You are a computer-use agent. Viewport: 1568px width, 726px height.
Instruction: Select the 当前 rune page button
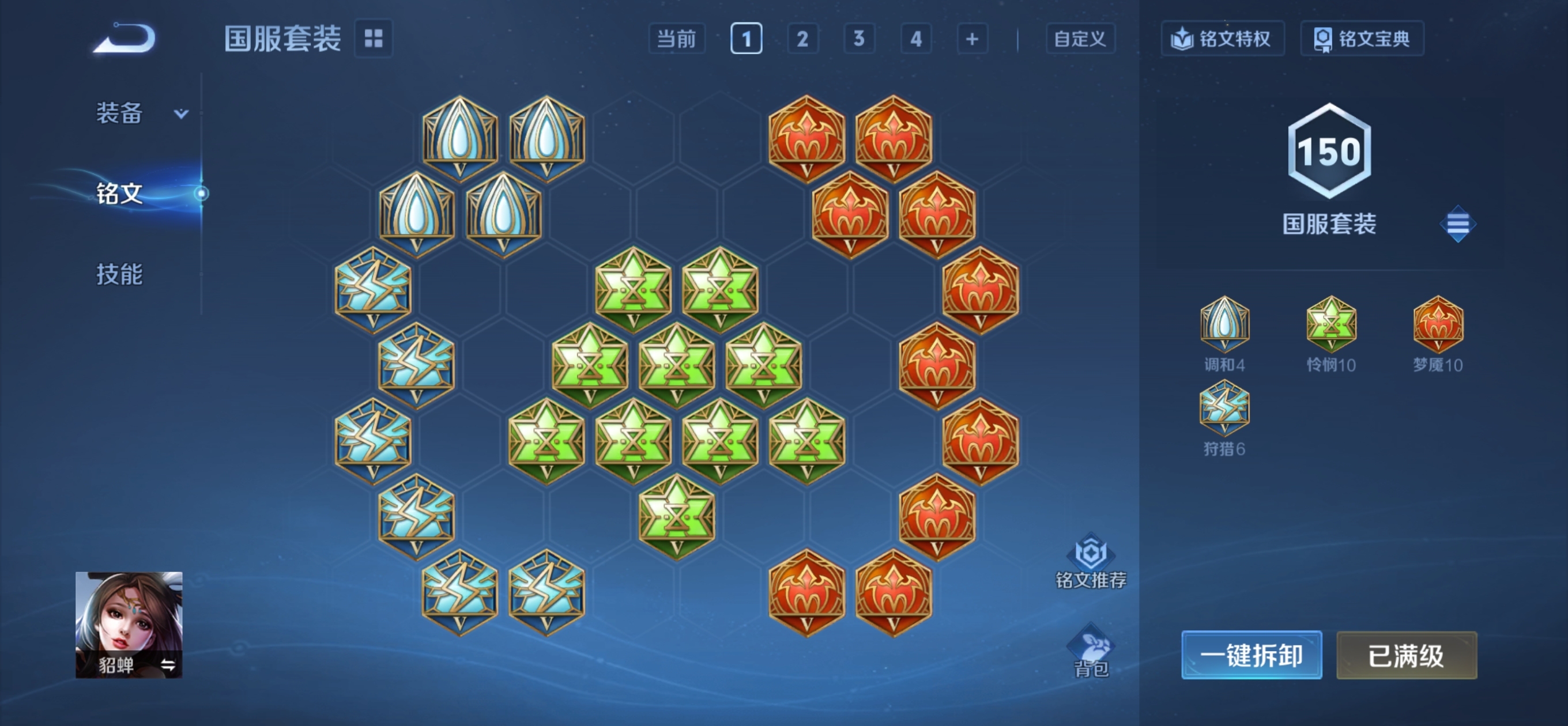point(676,39)
